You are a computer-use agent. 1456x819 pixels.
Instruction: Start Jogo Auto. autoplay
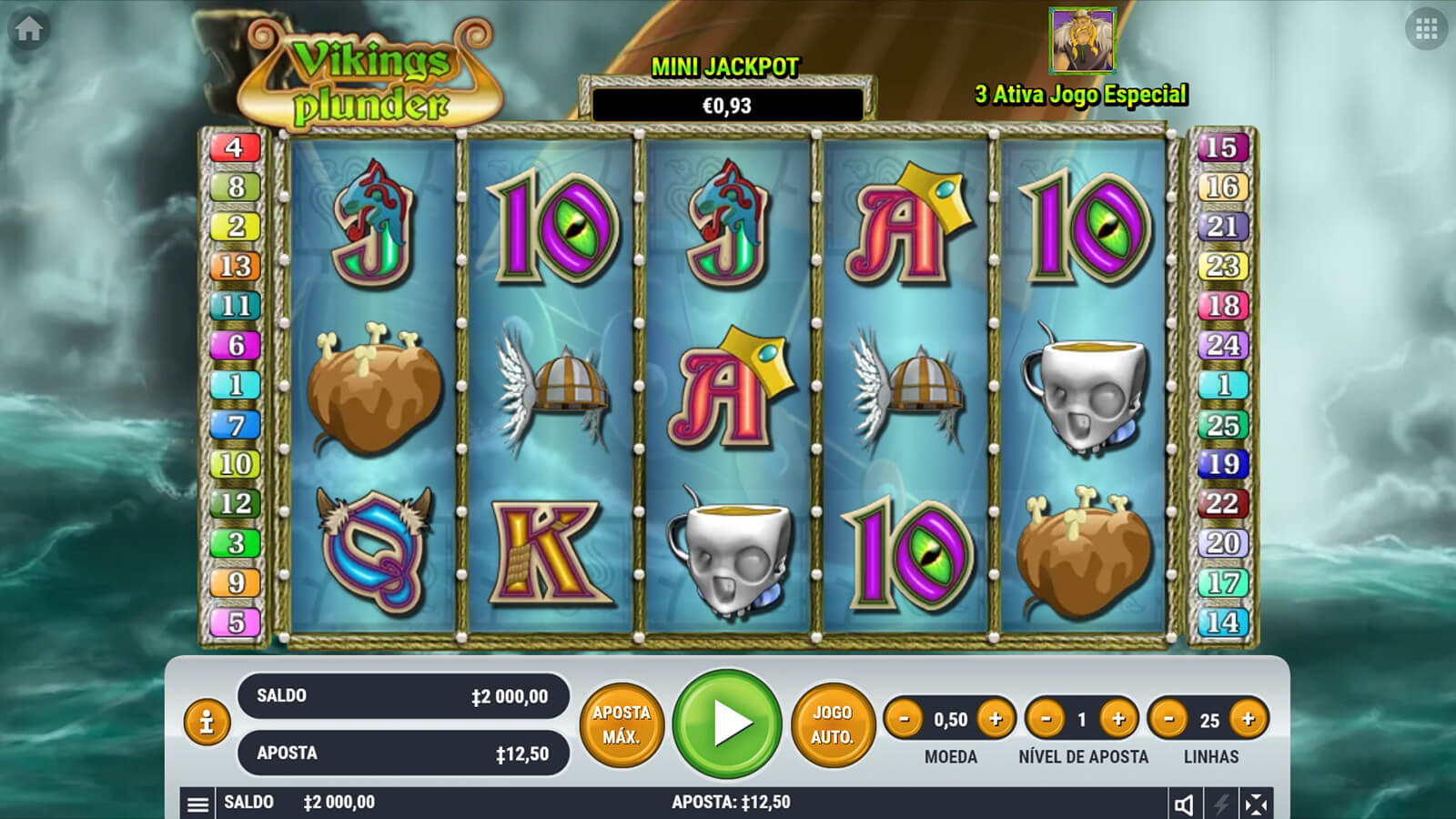pos(832,724)
